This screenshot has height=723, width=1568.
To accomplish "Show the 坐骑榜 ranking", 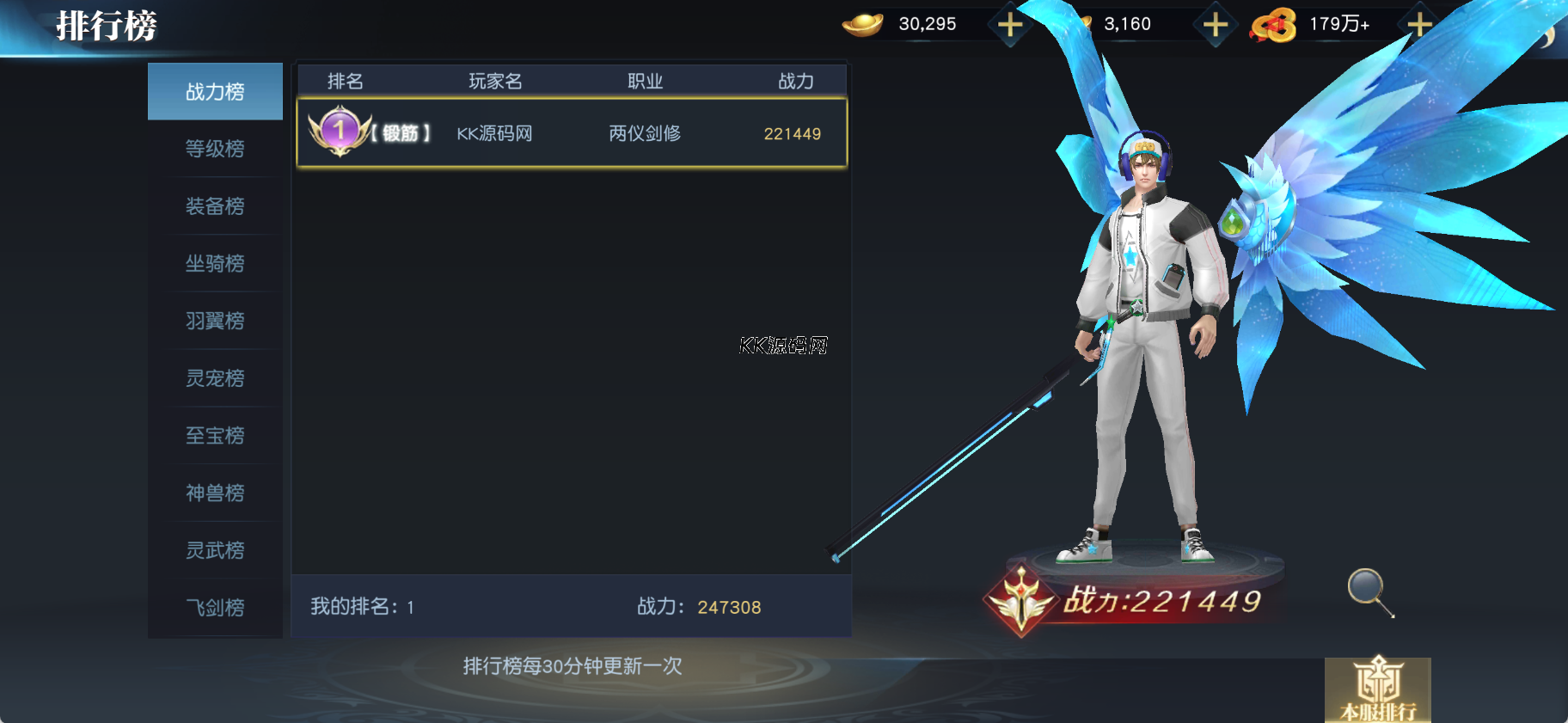I will click(215, 263).
